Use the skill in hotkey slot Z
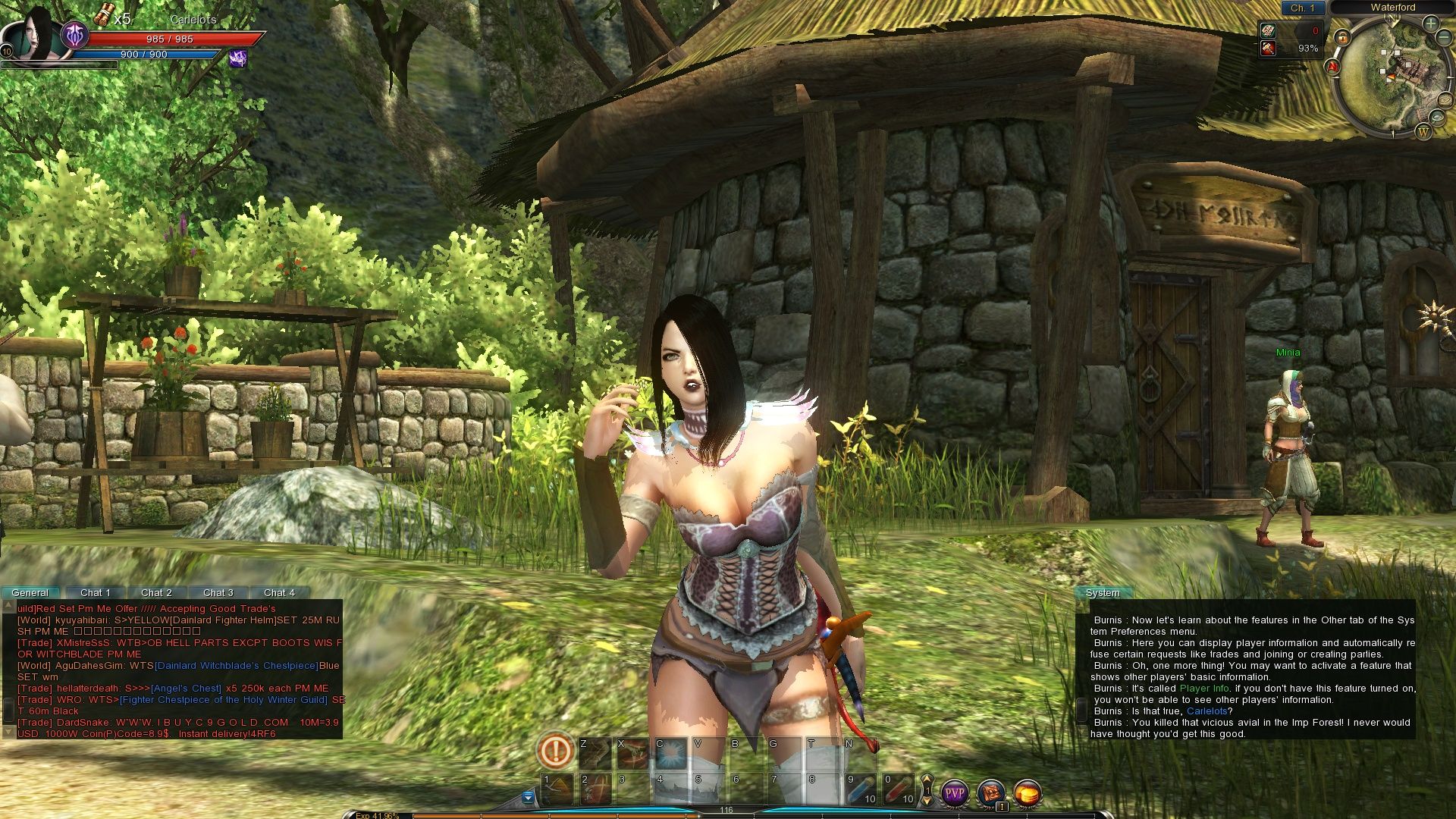Image resolution: width=1456 pixels, height=819 pixels. [x=595, y=752]
